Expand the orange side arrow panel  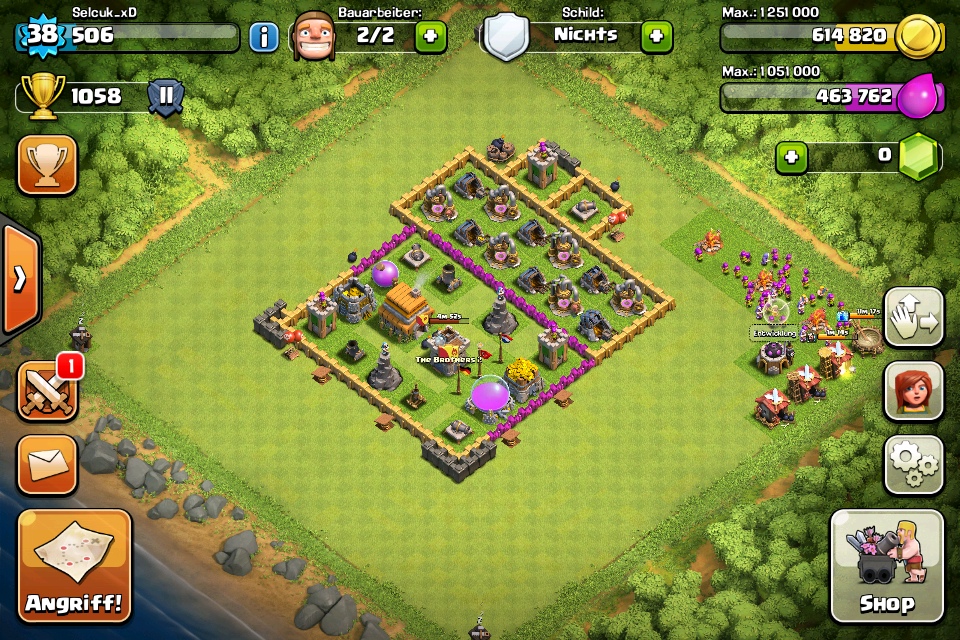19,279
